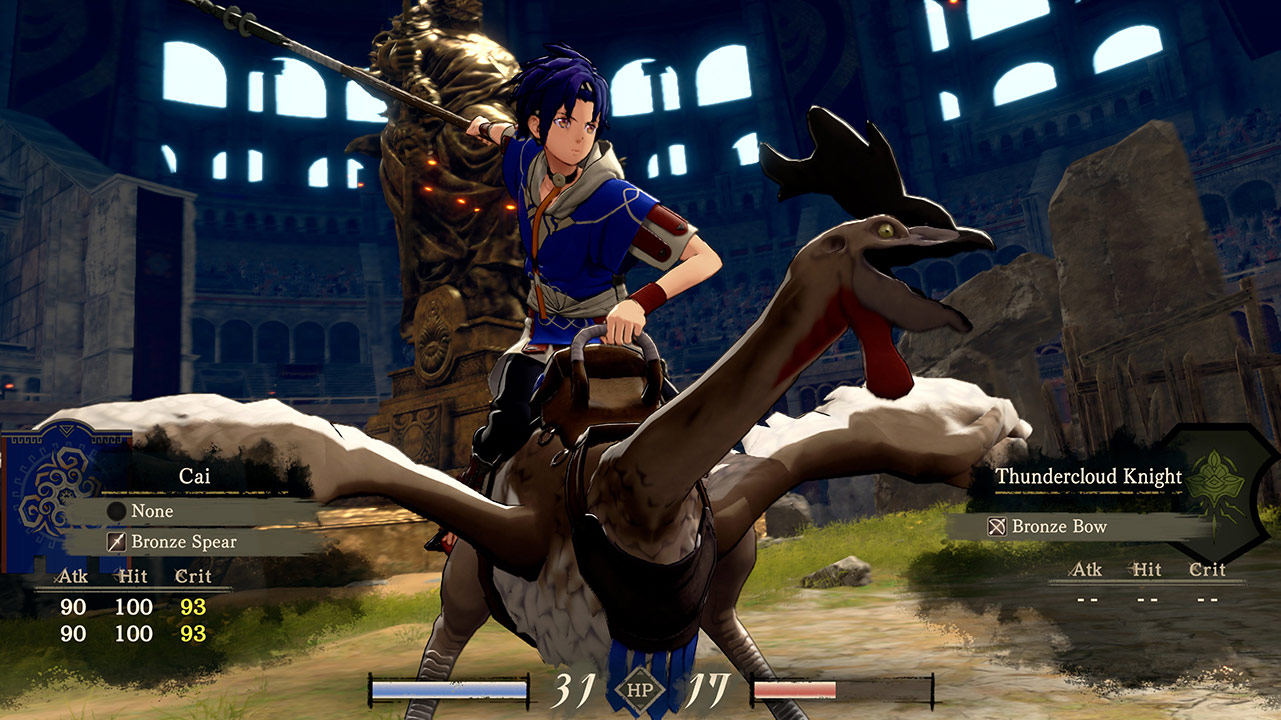Image resolution: width=1281 pixels, height=720 pixels.
Task: Click the red enemy HP bar
Action: tap(795, 688)
